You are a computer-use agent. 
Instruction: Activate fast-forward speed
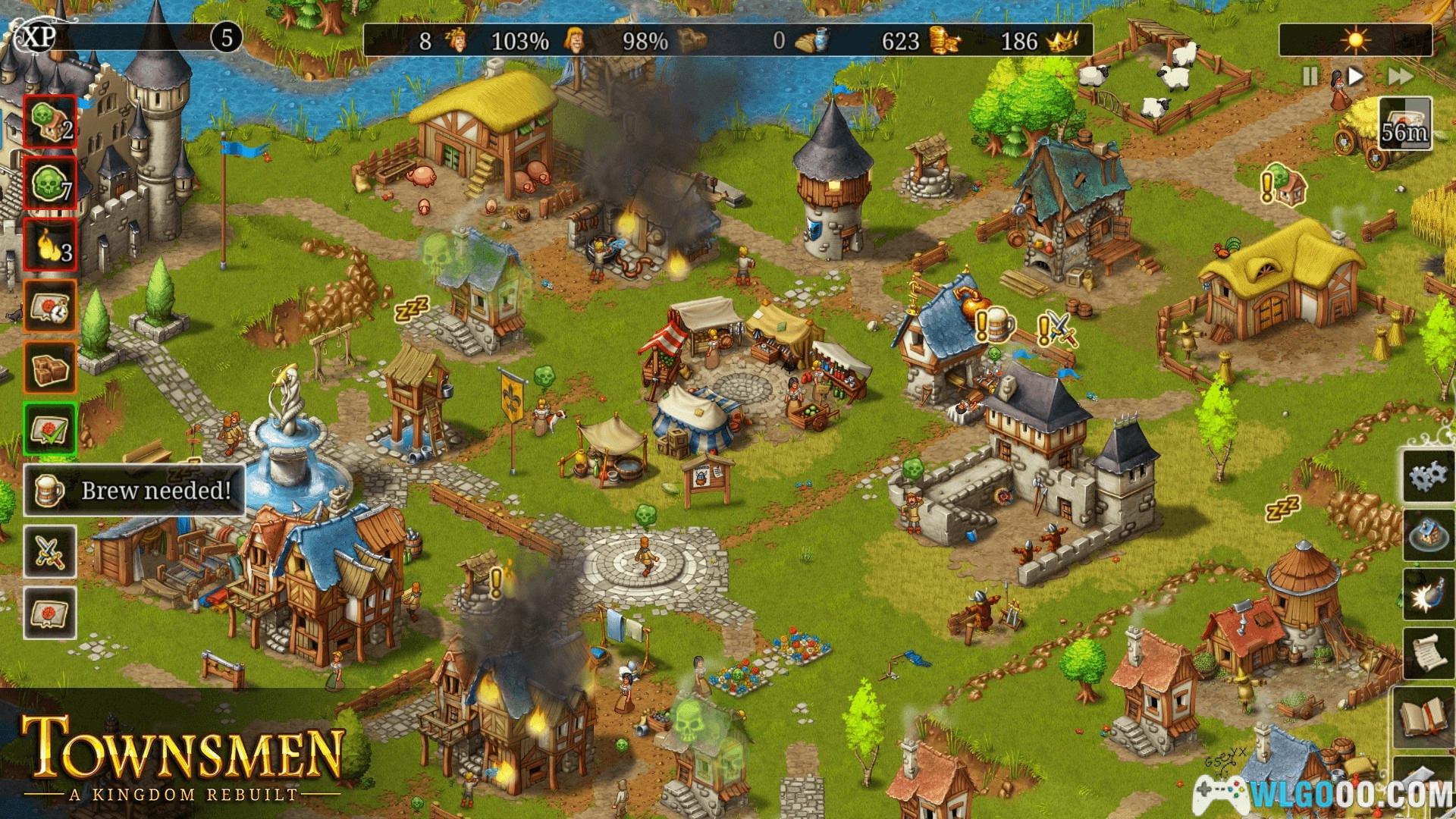pos(1400,77)
